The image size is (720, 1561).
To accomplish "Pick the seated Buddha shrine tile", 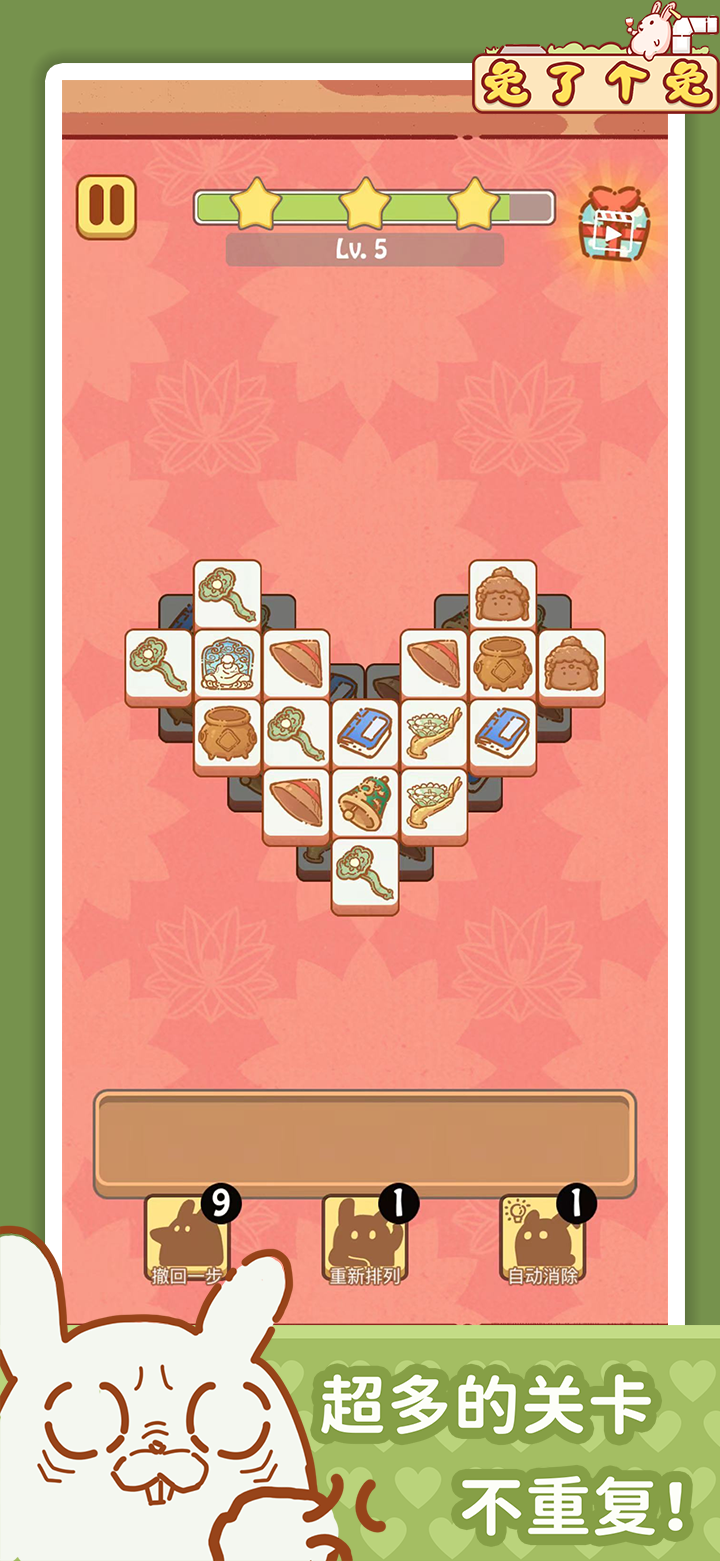I will [227, 663].
